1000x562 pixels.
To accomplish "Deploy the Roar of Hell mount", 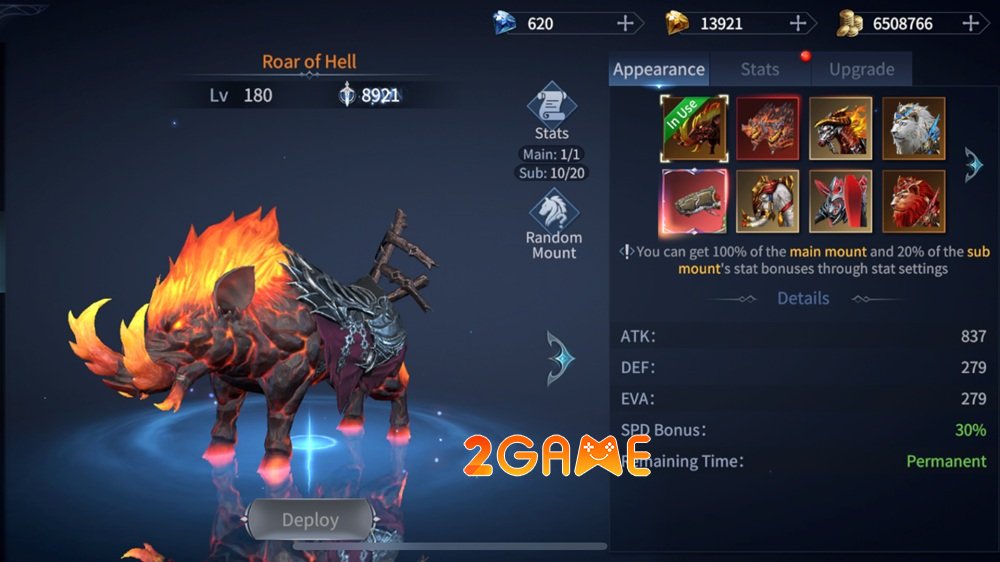I will (x=310, y=520).
